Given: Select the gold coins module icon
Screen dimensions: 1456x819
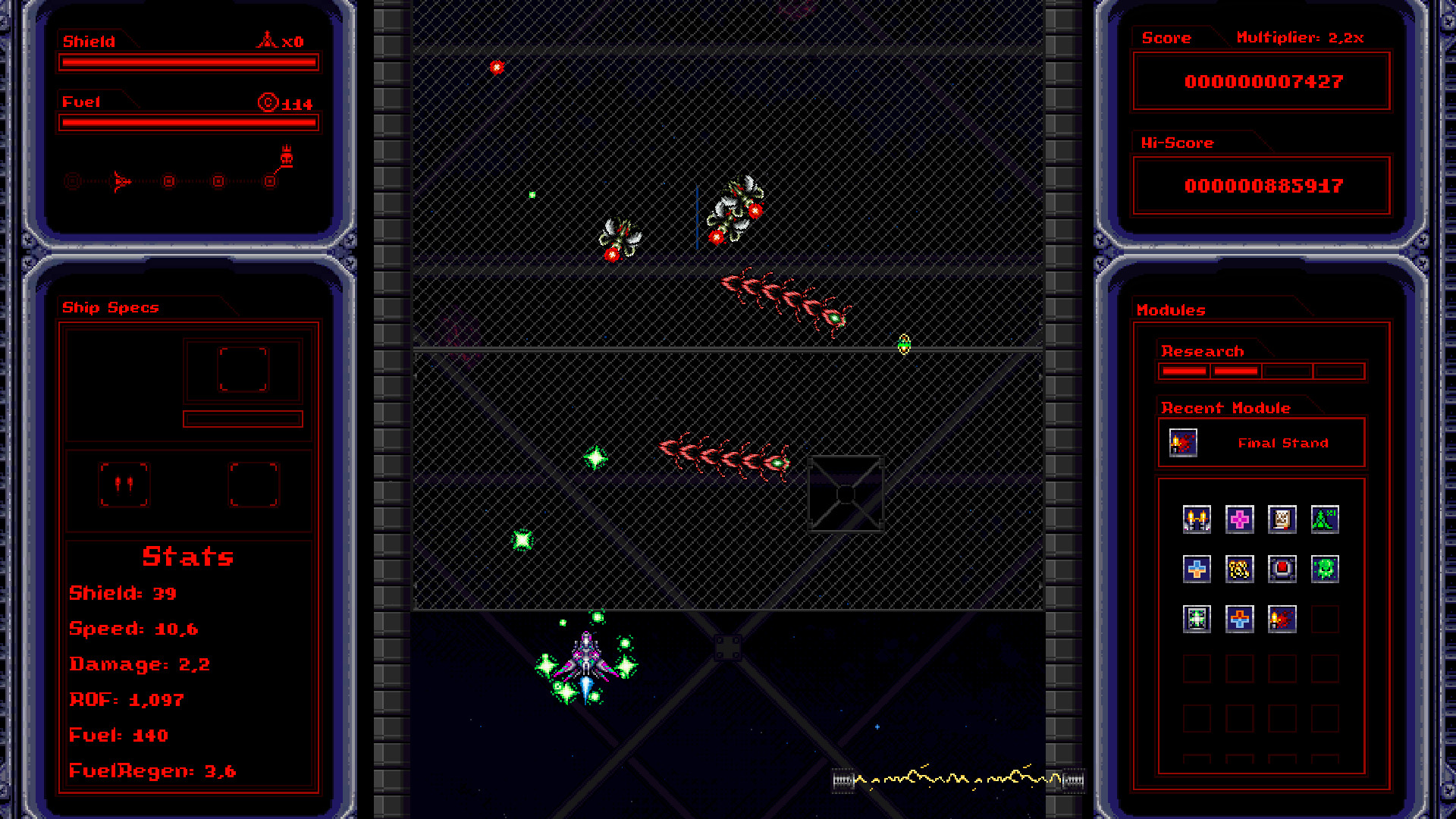Looking at the screenshot, I should point(1240,569).
